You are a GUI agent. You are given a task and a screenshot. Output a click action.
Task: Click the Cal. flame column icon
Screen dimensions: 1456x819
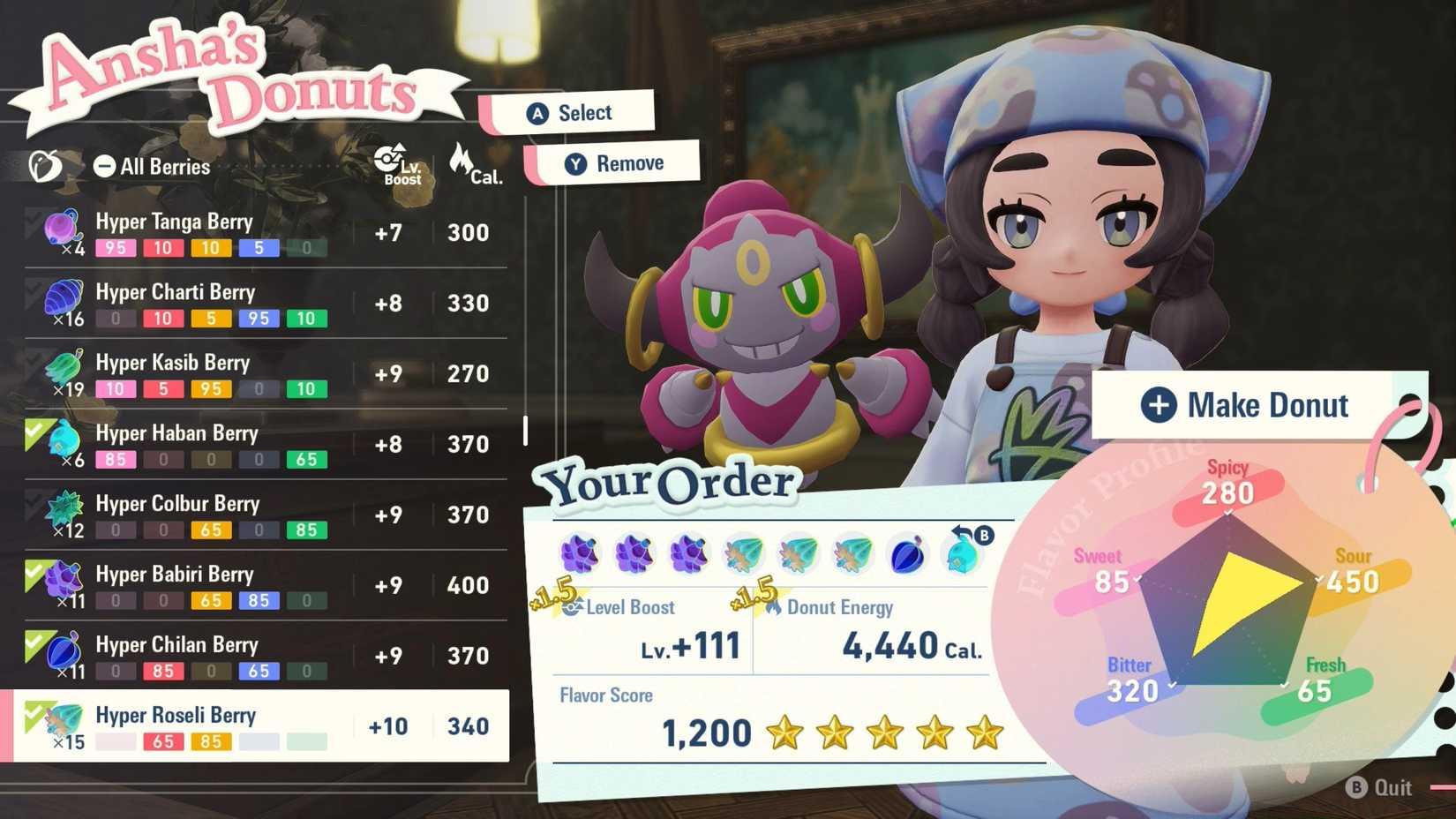(x=462, y=161)
